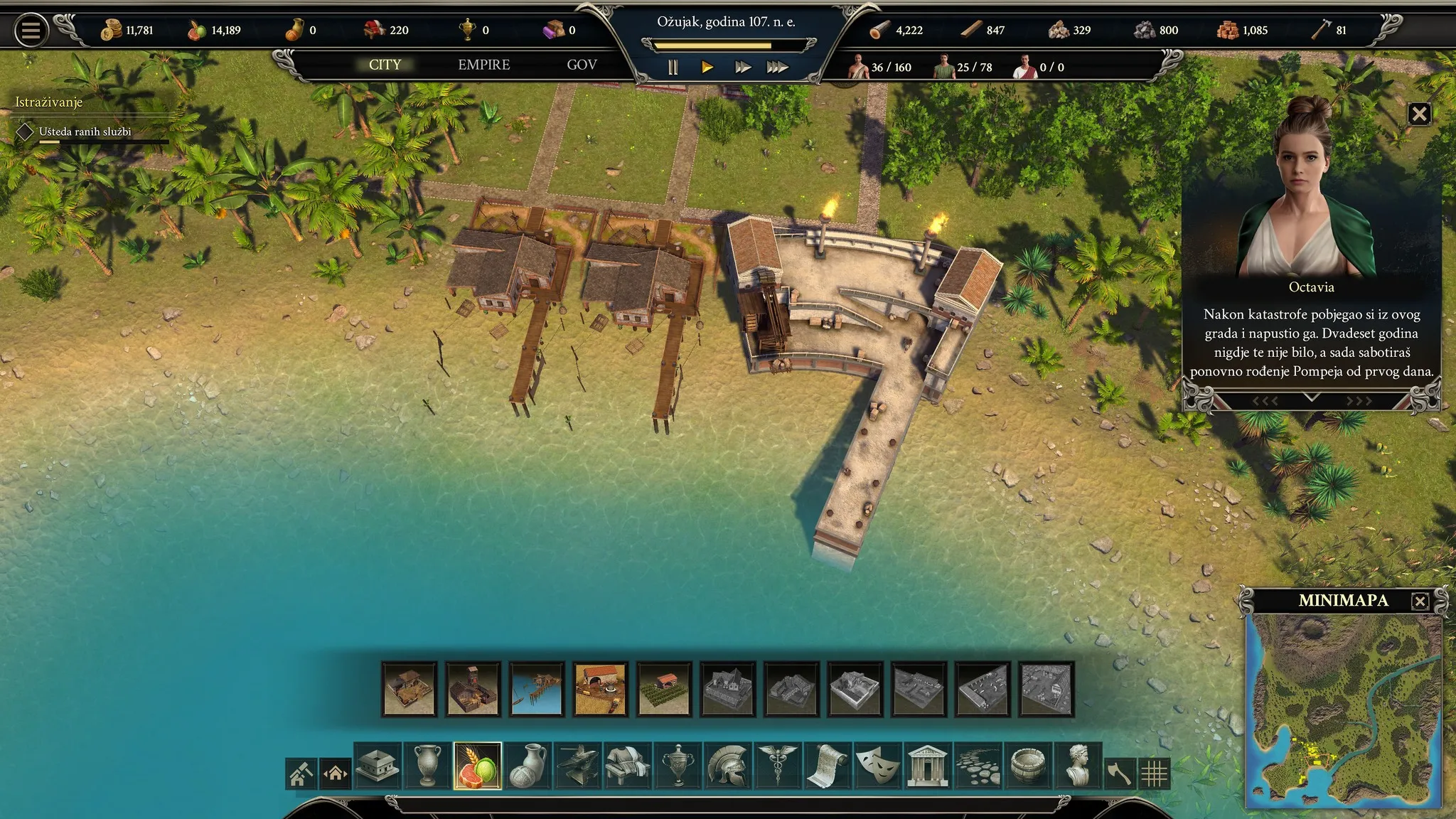Open the Ušteda ranih službi research tracker
Image resolution: width=1456 pixels, height=819 pixels.
(85, 132)
